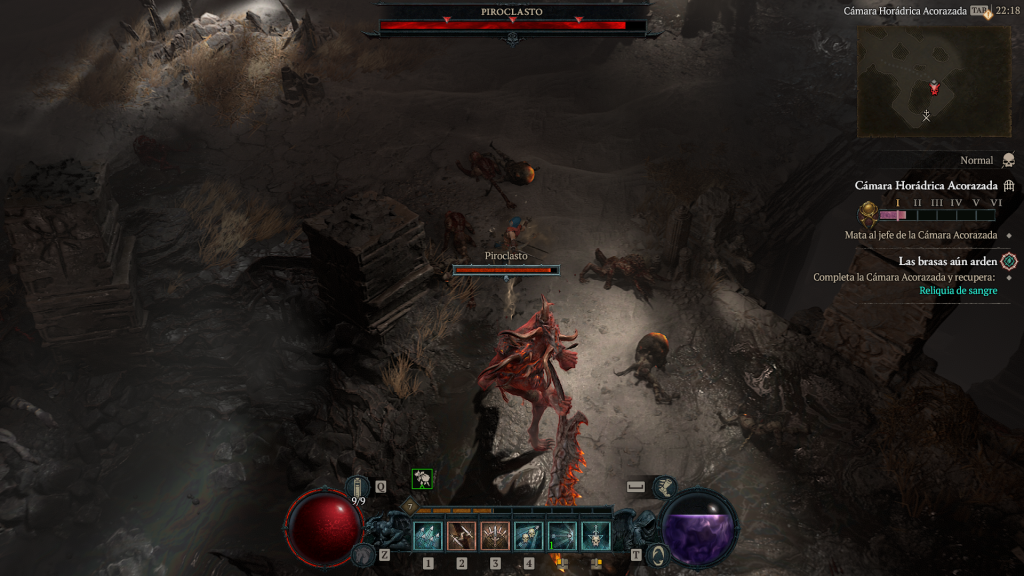Click the Reliquia de sangre reward link

(958, 291)
